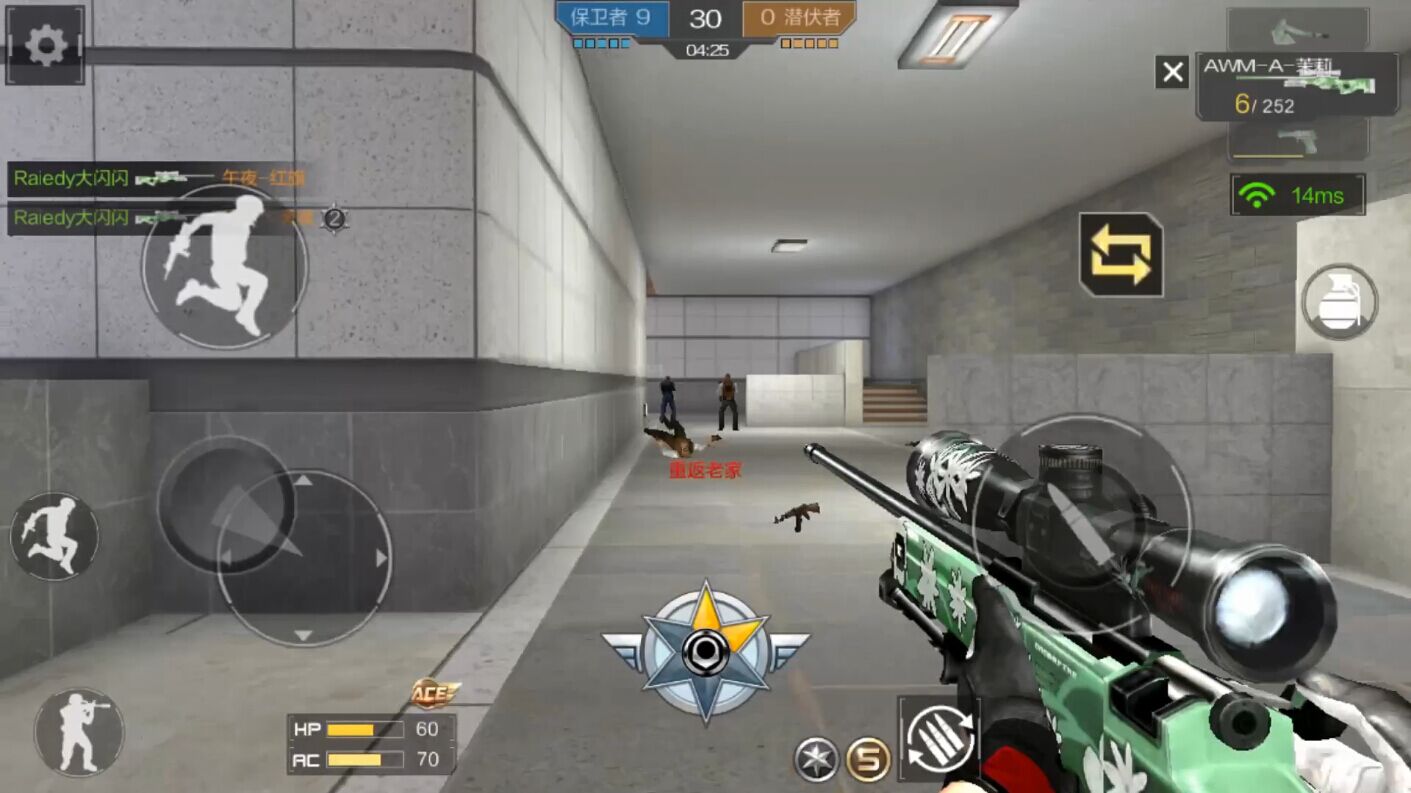Image resolution: width=1411 pixels, height=793 pixels.
Task: Close the weapon panel with X
Action: pyautogui.click(x=1172, y=72)
